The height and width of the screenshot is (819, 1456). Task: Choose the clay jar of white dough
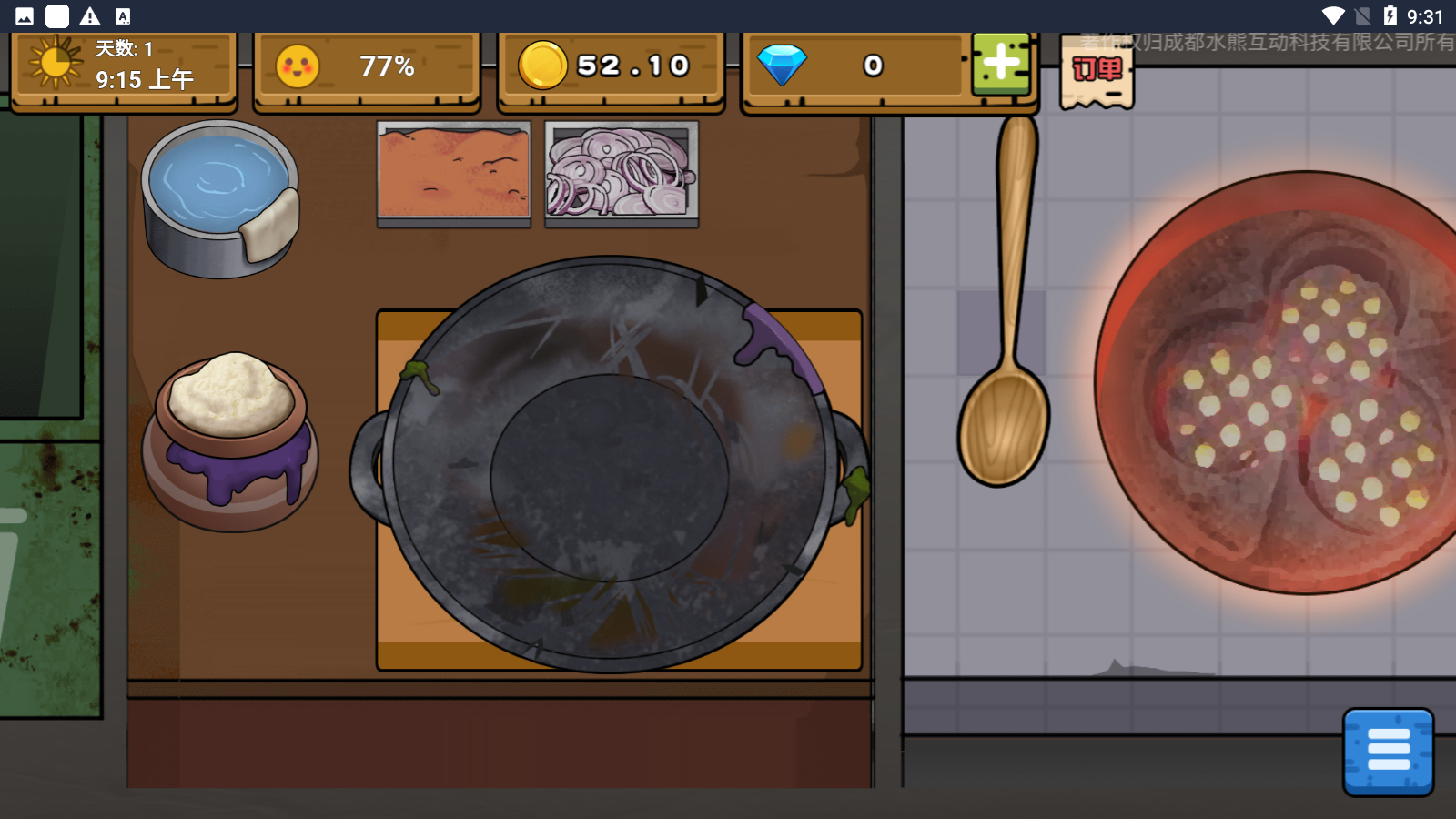pyautogui.click(x=230, y=440)
